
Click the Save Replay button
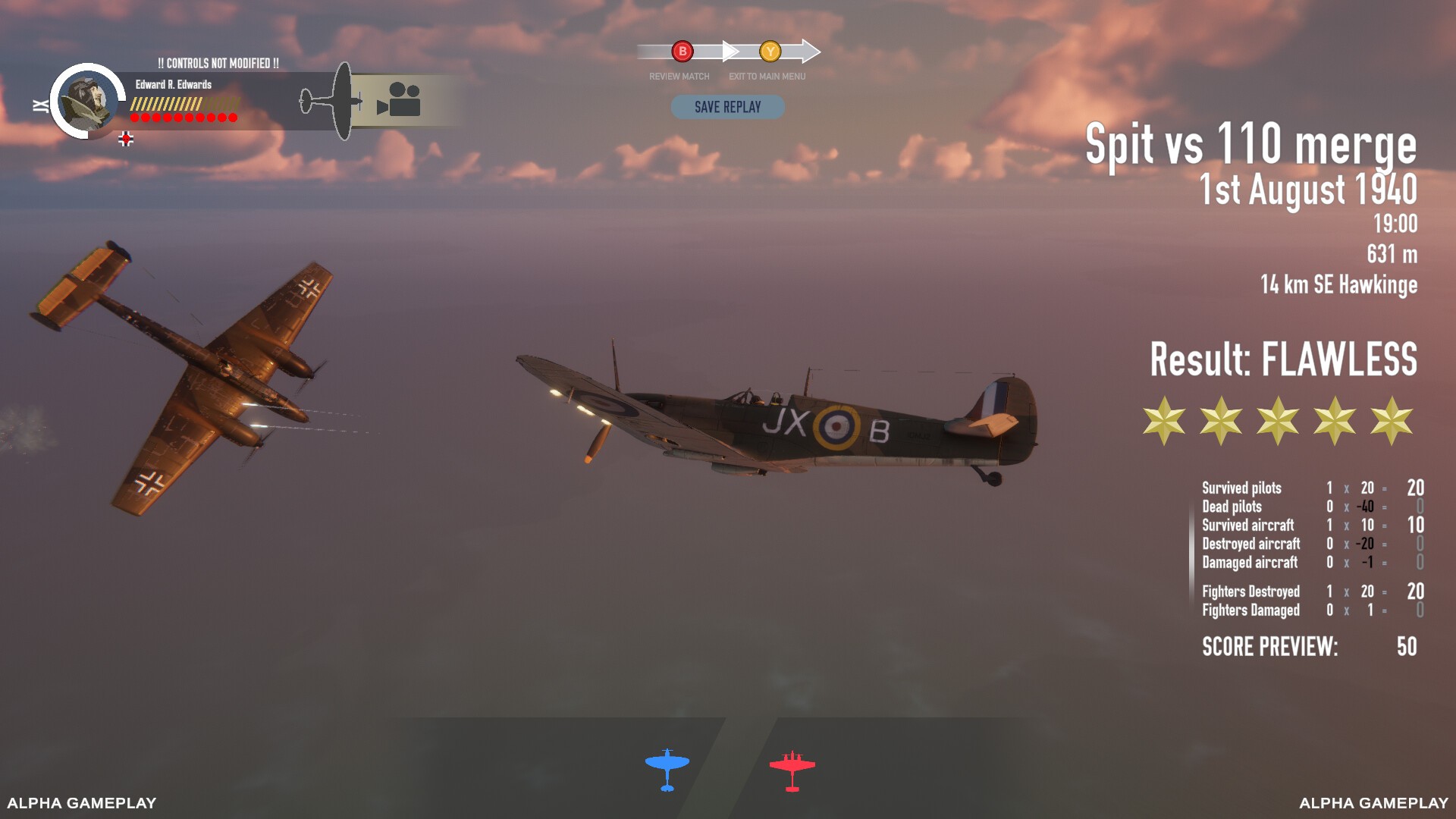(x=727, y=107)
